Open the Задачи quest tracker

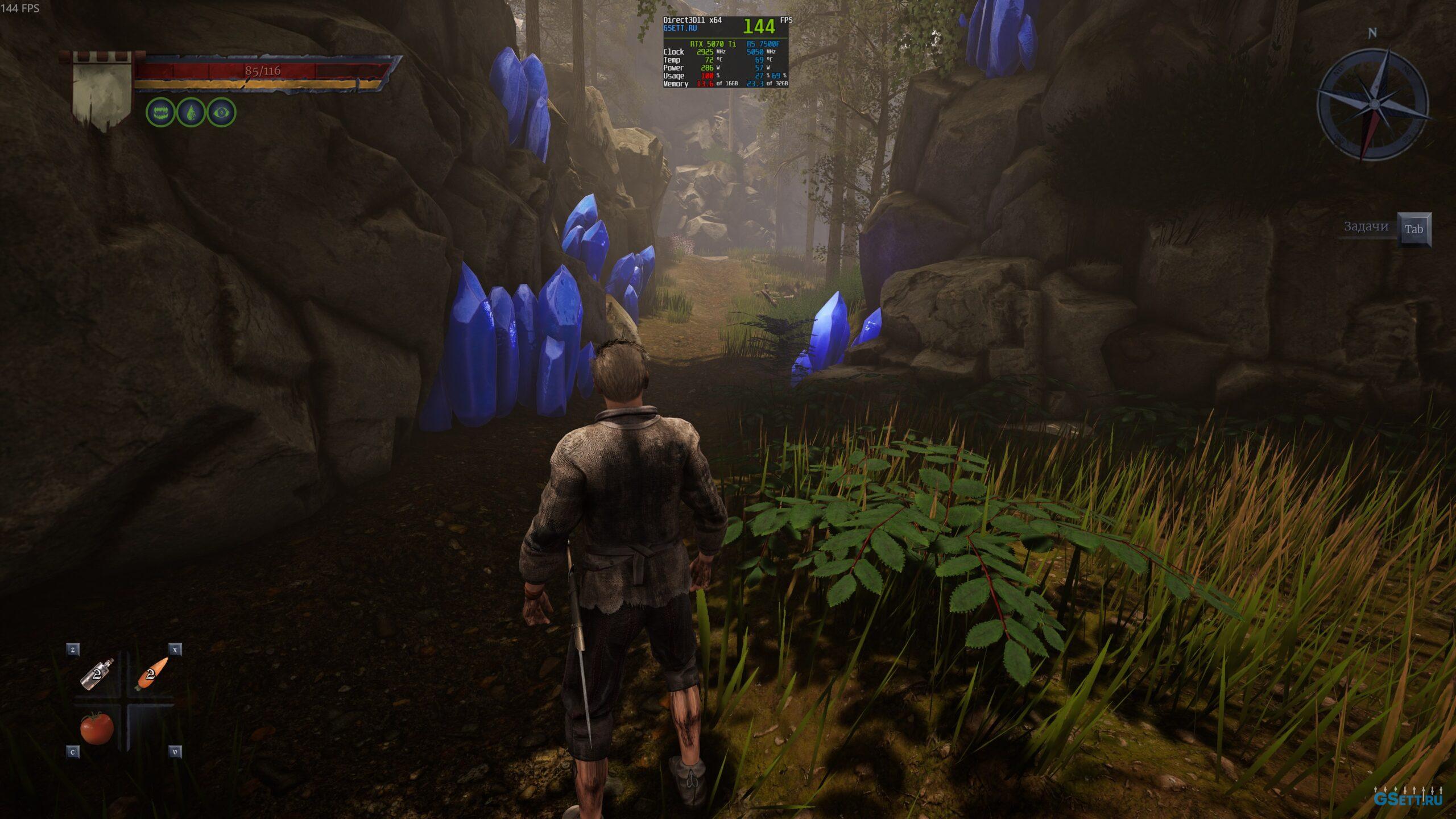[1366, 227]
